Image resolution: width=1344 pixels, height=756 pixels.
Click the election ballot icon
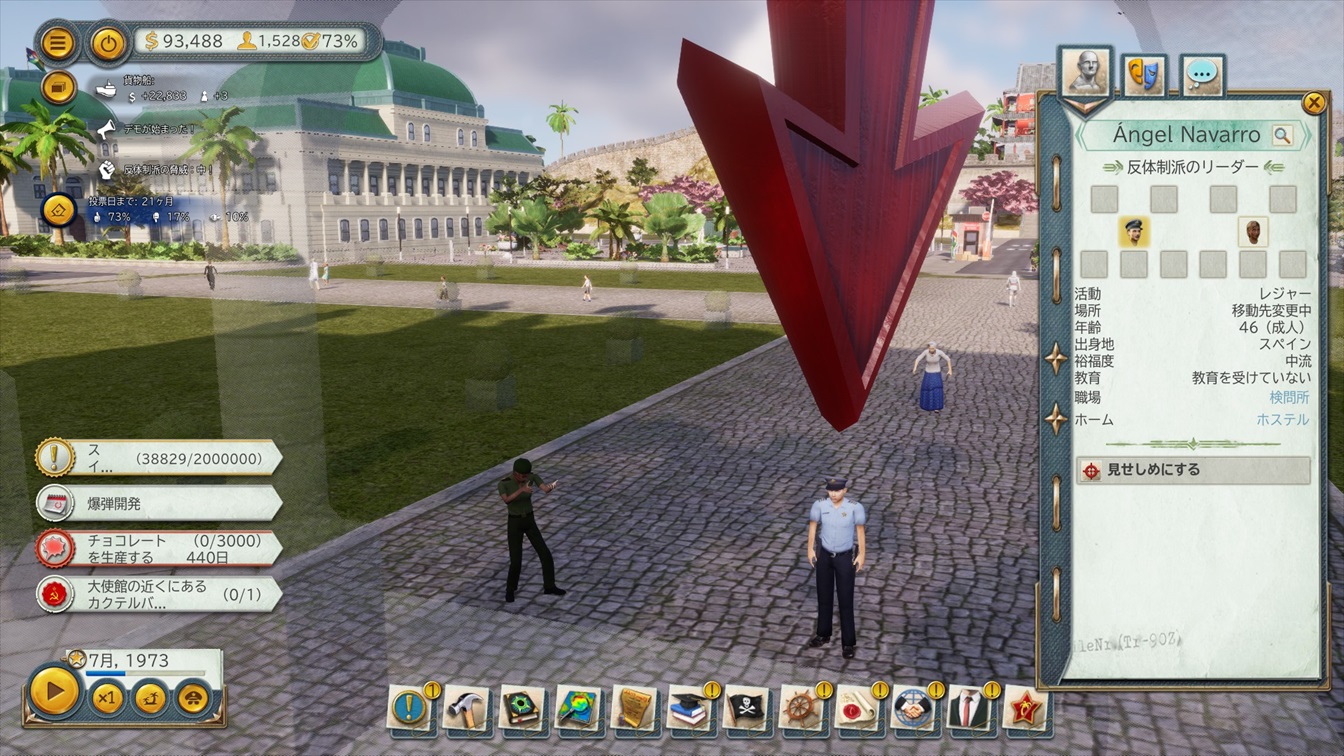pyautogui.click(x=59, y=209)
